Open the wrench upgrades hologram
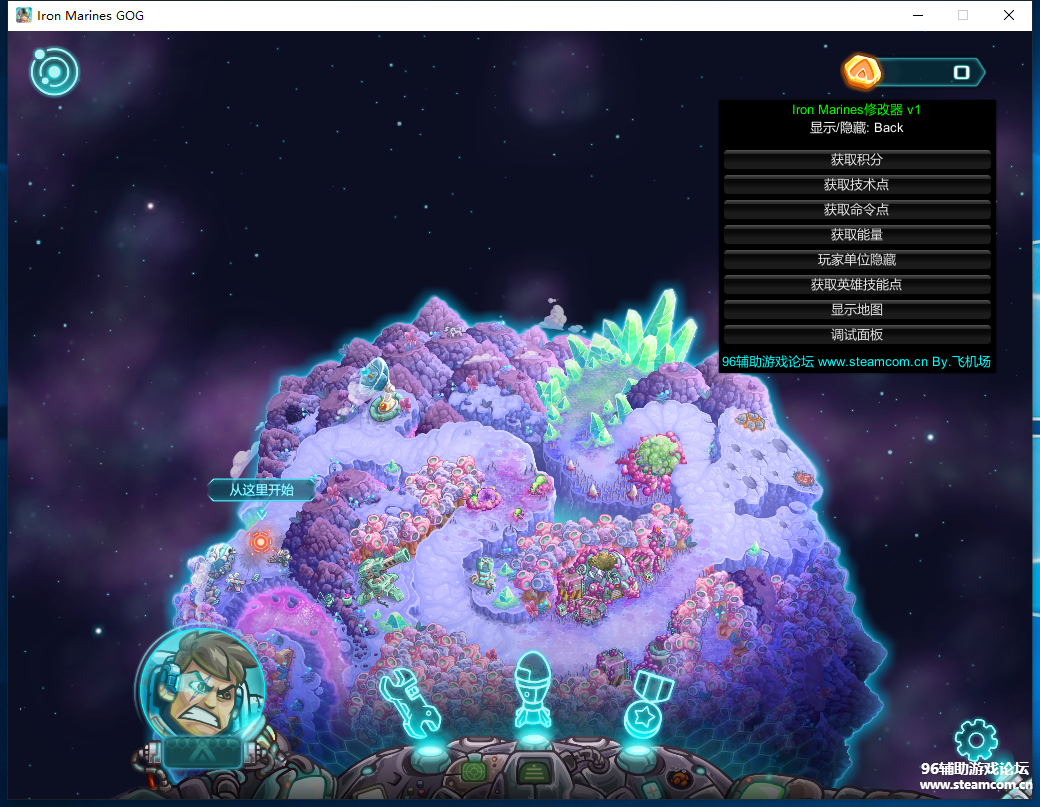This screenshot has height=807, width=1040. (x=412, y=701)
